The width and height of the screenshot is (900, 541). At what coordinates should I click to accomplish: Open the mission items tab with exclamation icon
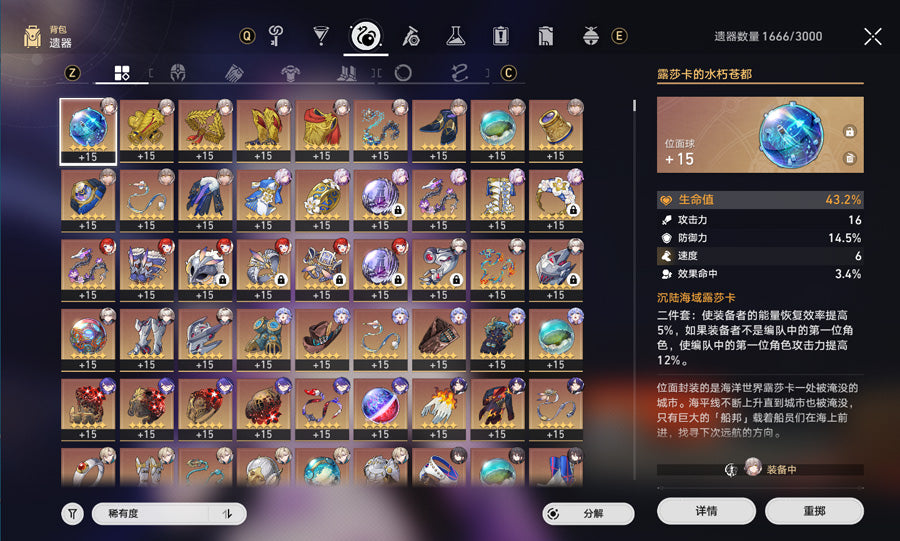500,37
